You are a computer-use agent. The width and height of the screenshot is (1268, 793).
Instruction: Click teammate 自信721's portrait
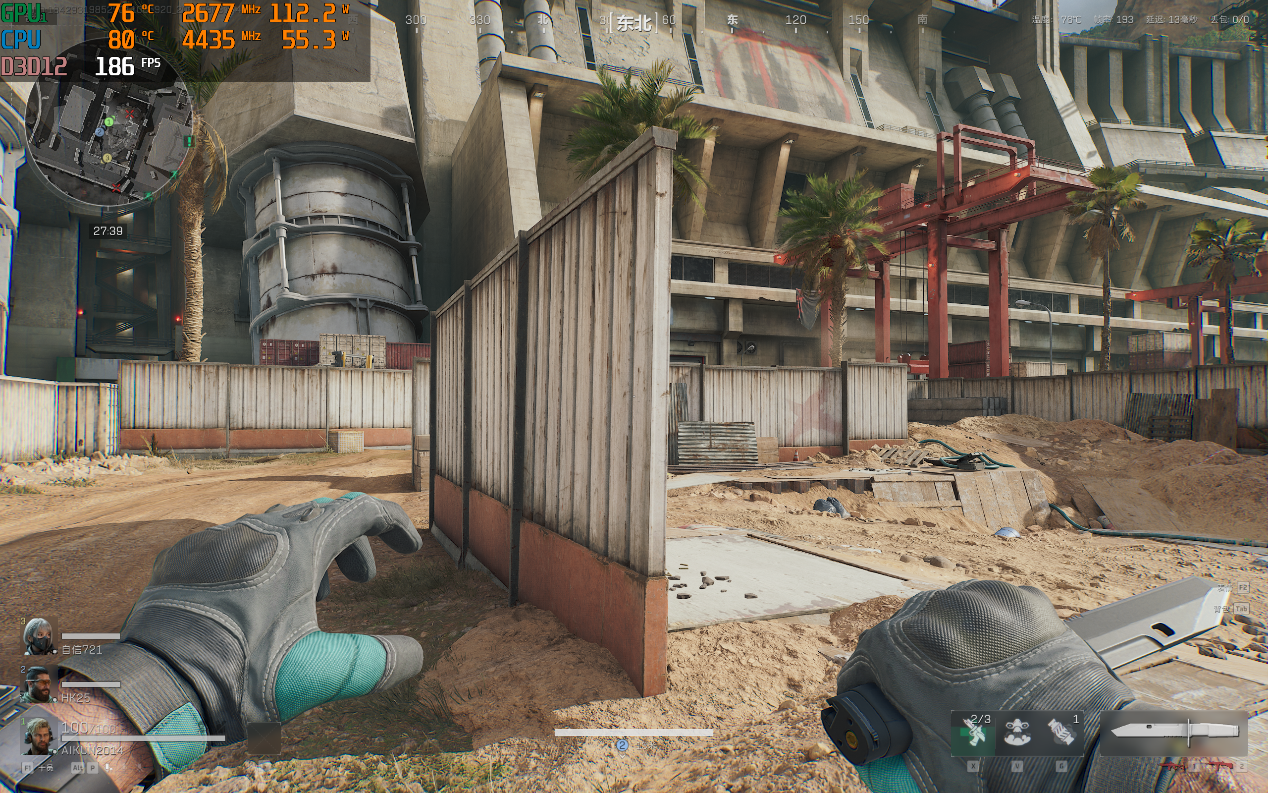[x=40, y=637]
